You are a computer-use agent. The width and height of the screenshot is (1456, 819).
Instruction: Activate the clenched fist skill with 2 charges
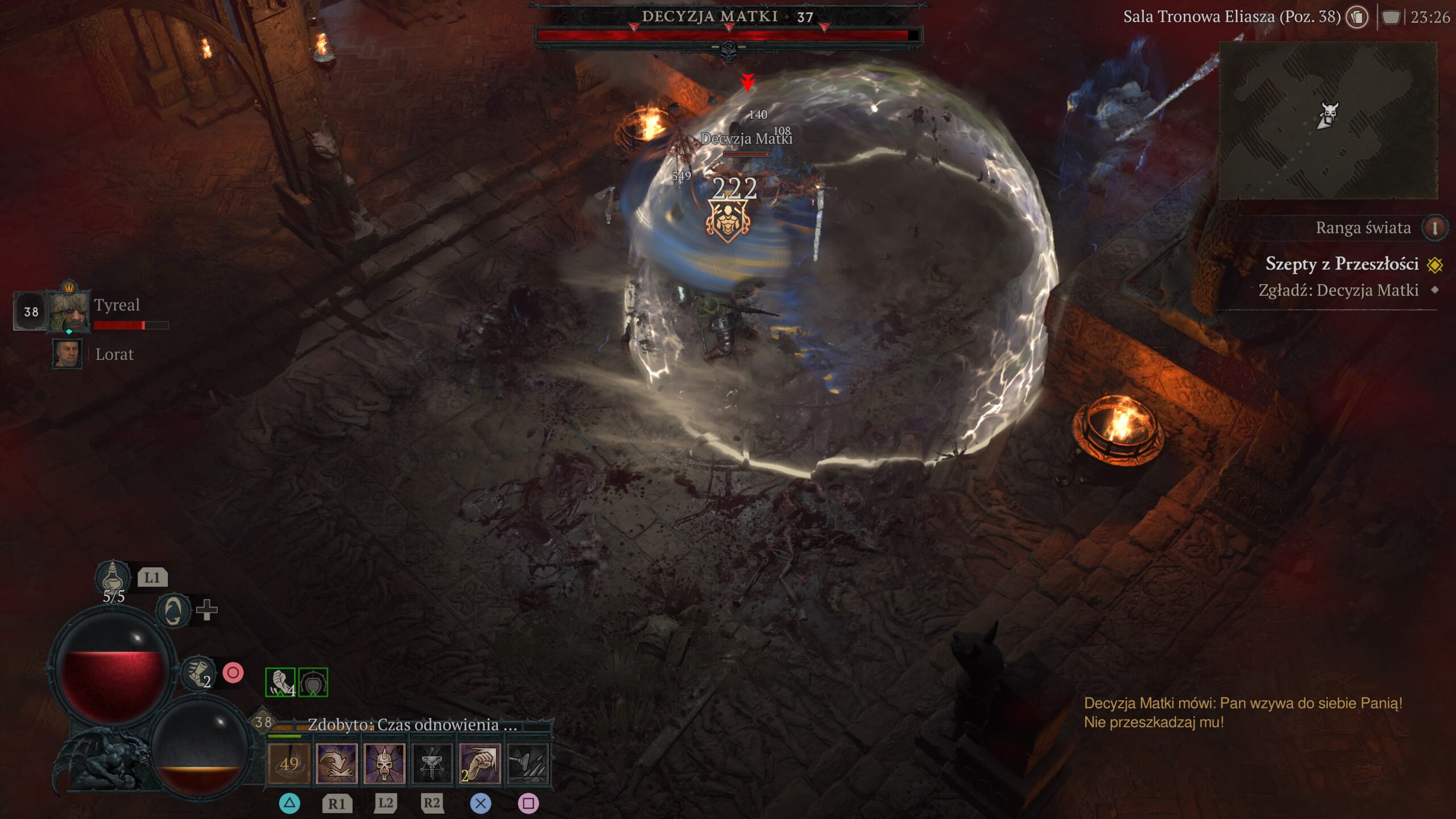pos(479,763)
